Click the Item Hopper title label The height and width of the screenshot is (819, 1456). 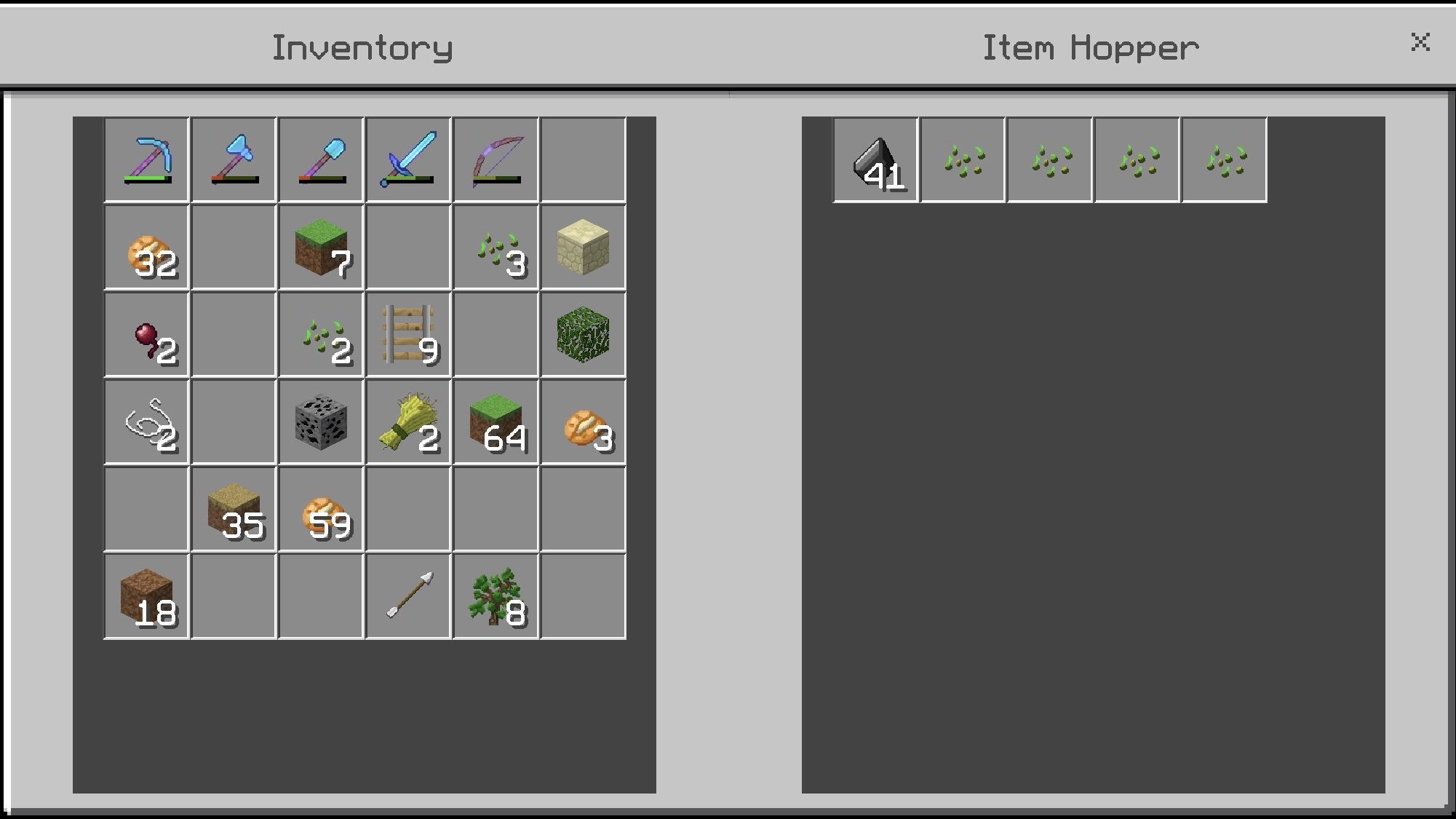point(1090,47)
